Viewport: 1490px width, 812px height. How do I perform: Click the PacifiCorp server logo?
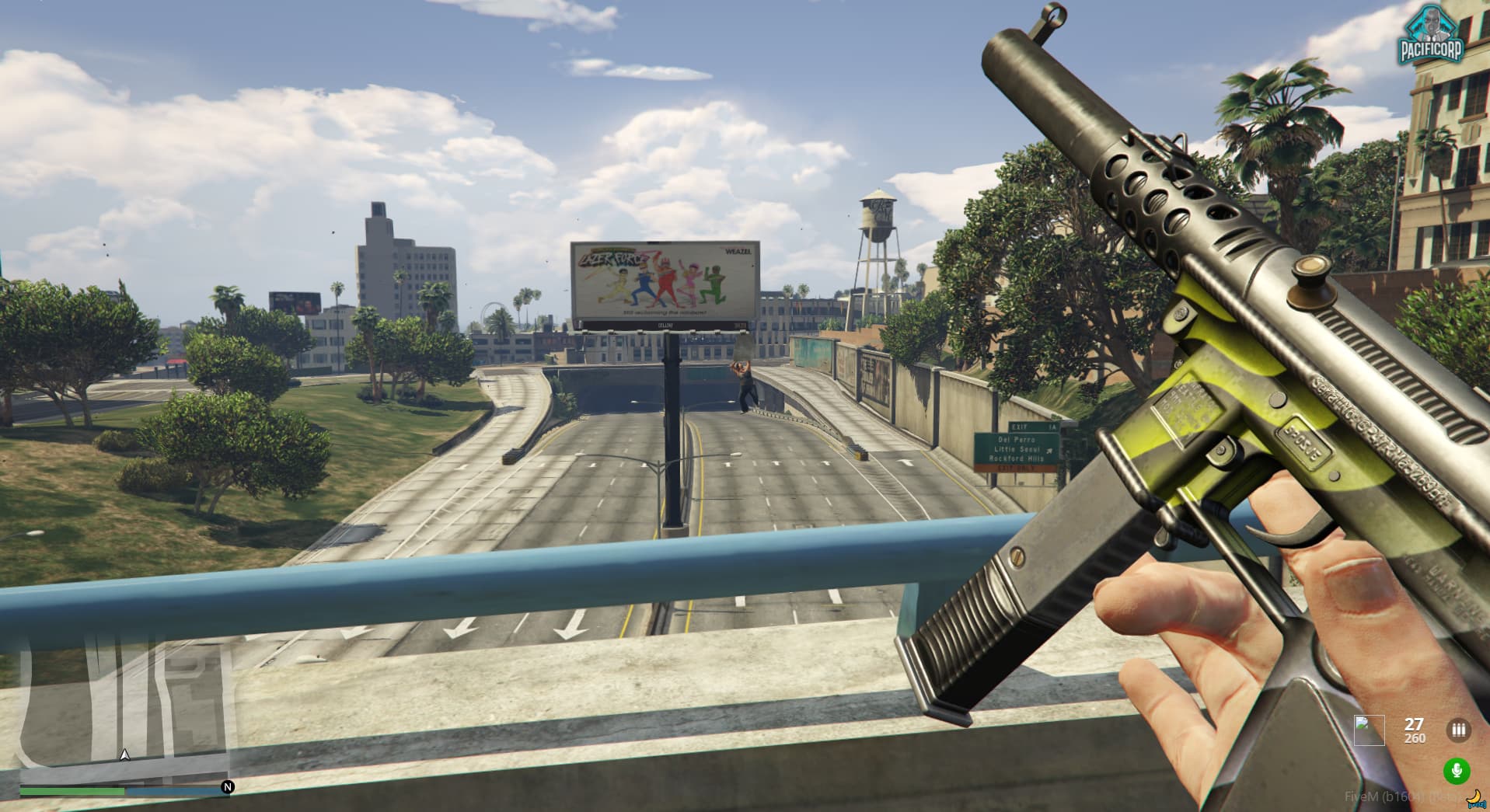point(1431,36)
